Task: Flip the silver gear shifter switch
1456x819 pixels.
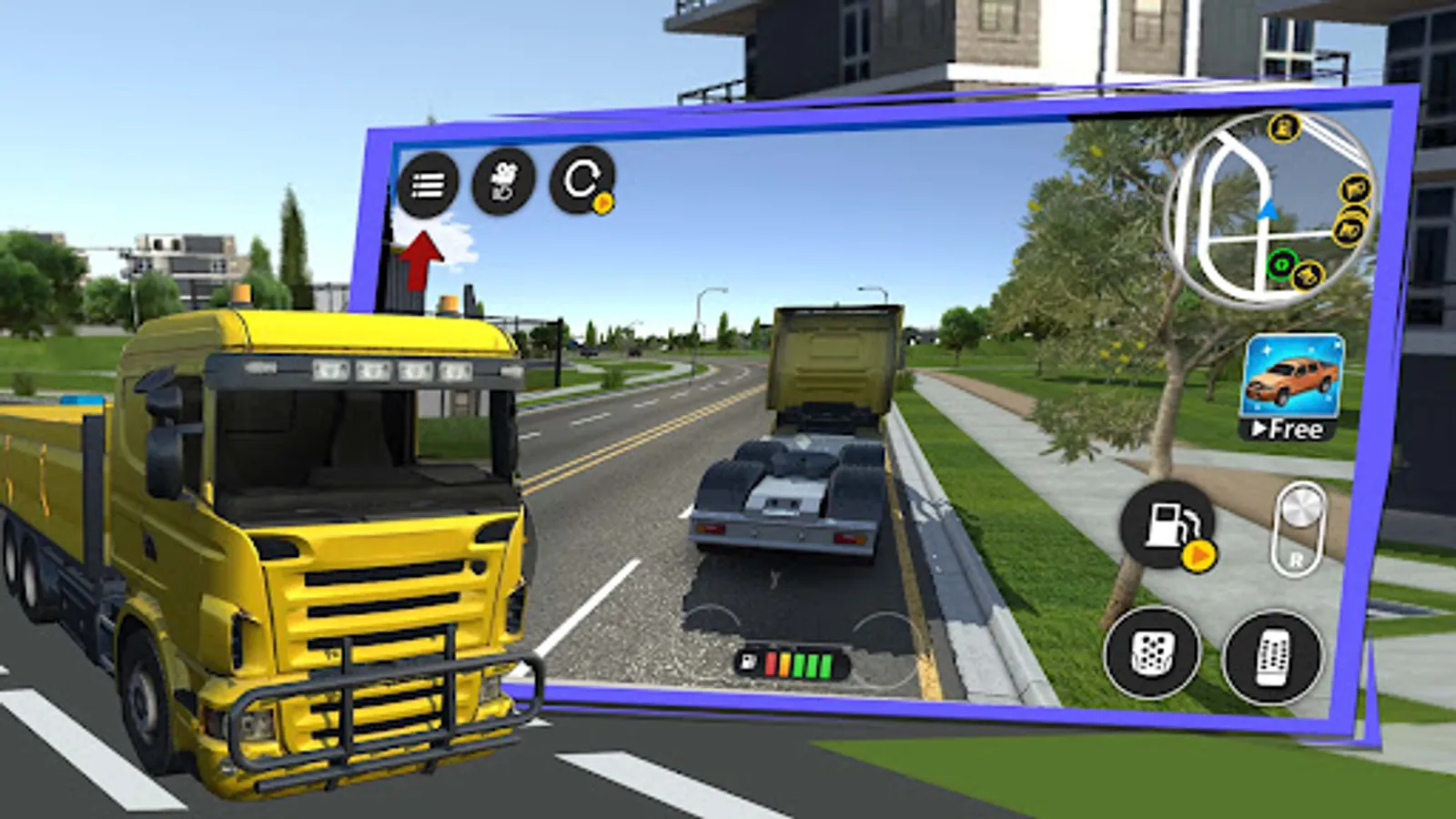Action: 1302,508
